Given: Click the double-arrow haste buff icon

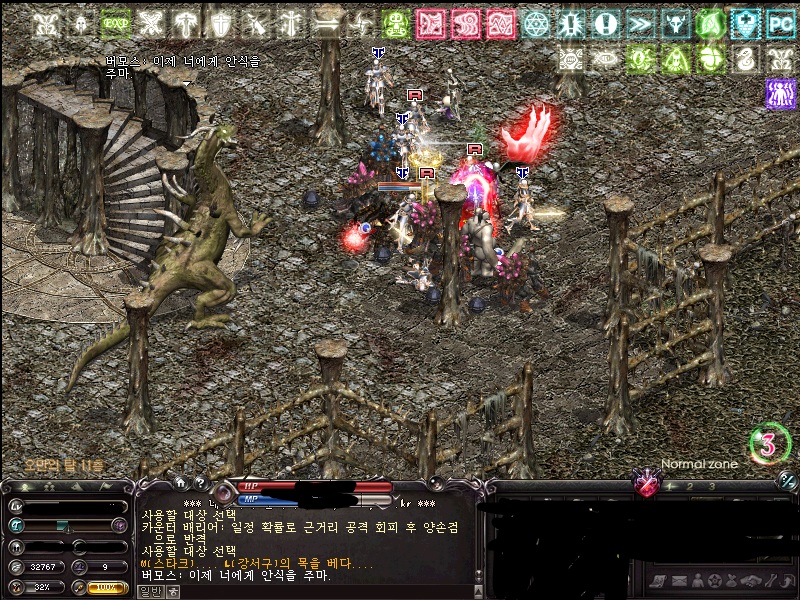Looking at the screenshot, I should [x=641, y=23].
